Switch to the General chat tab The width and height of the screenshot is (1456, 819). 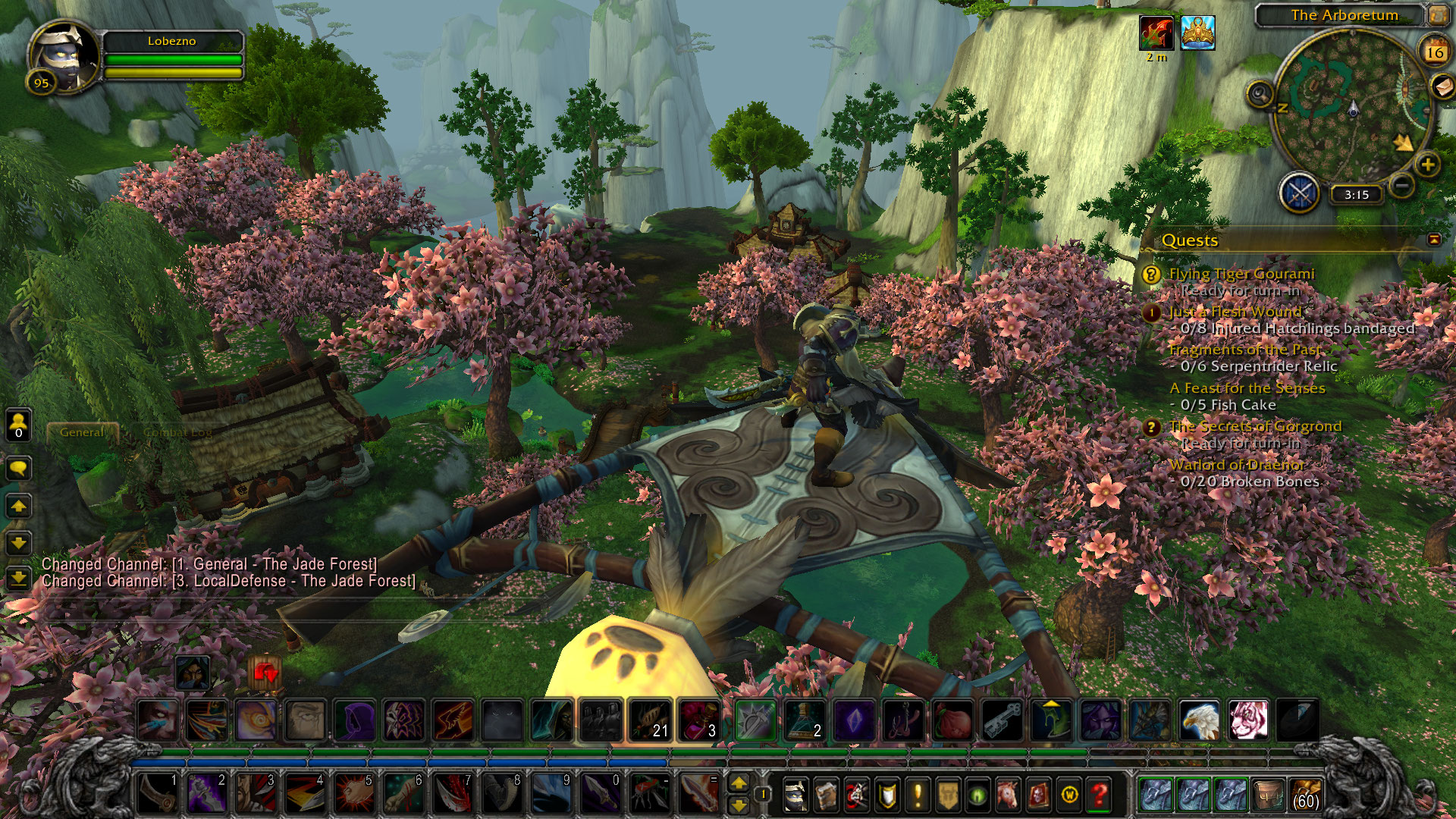click(82, 432)
